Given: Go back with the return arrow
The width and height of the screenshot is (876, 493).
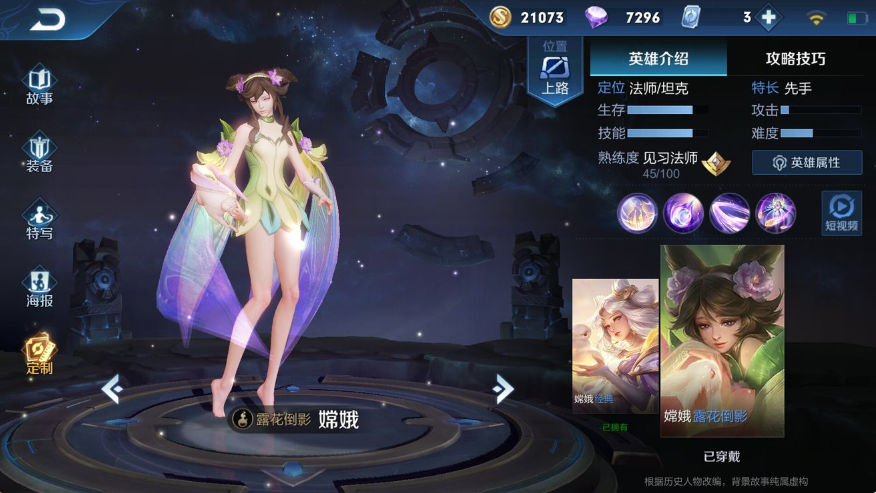Looking at the screenshot, I should pos(47,19).
